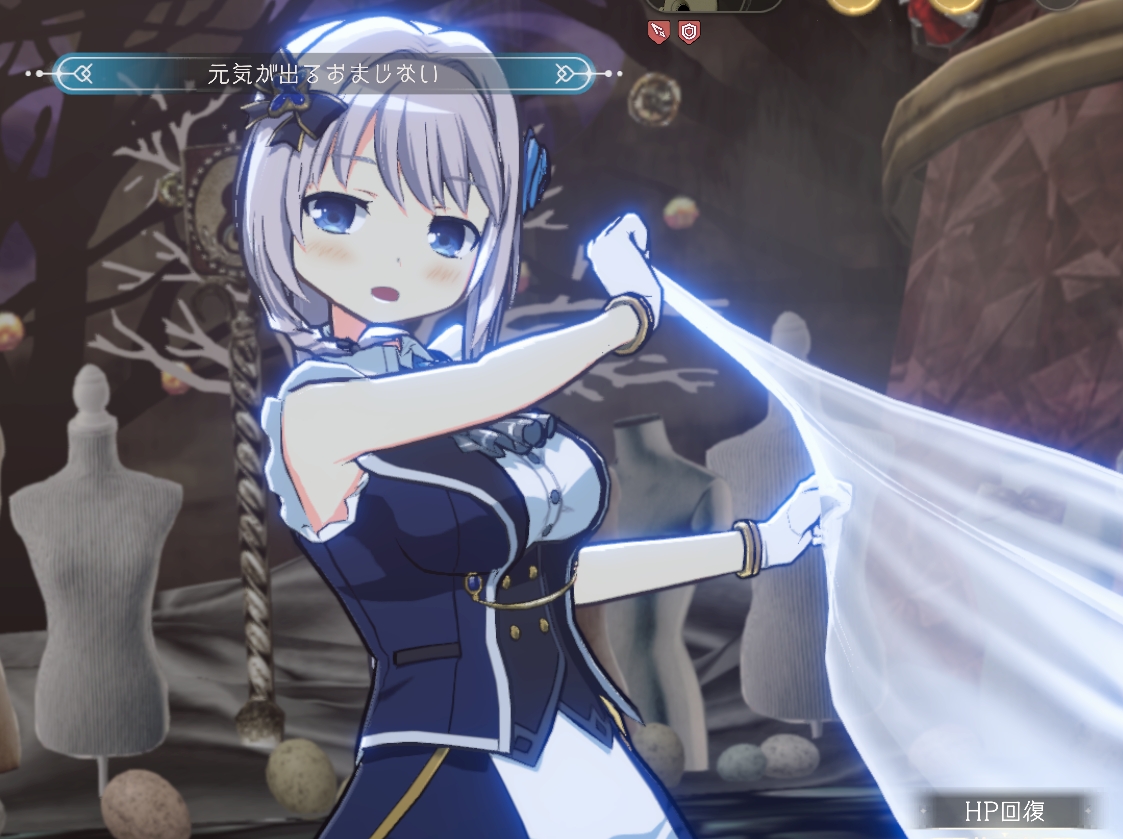
Task: Click the red sword debuff status icon
Action: coord(659,31)
